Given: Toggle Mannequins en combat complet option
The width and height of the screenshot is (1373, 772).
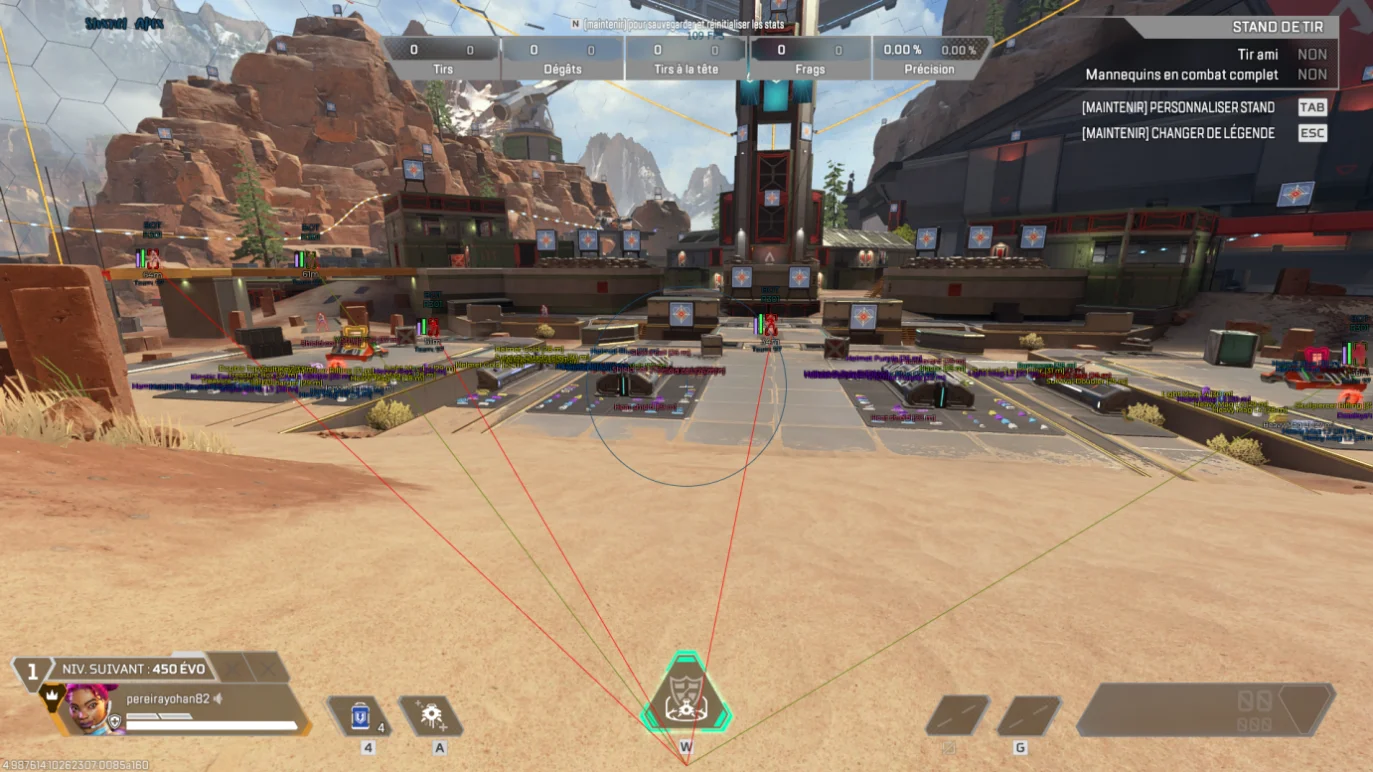Looking at the screenshot, I should (1312, 75).
